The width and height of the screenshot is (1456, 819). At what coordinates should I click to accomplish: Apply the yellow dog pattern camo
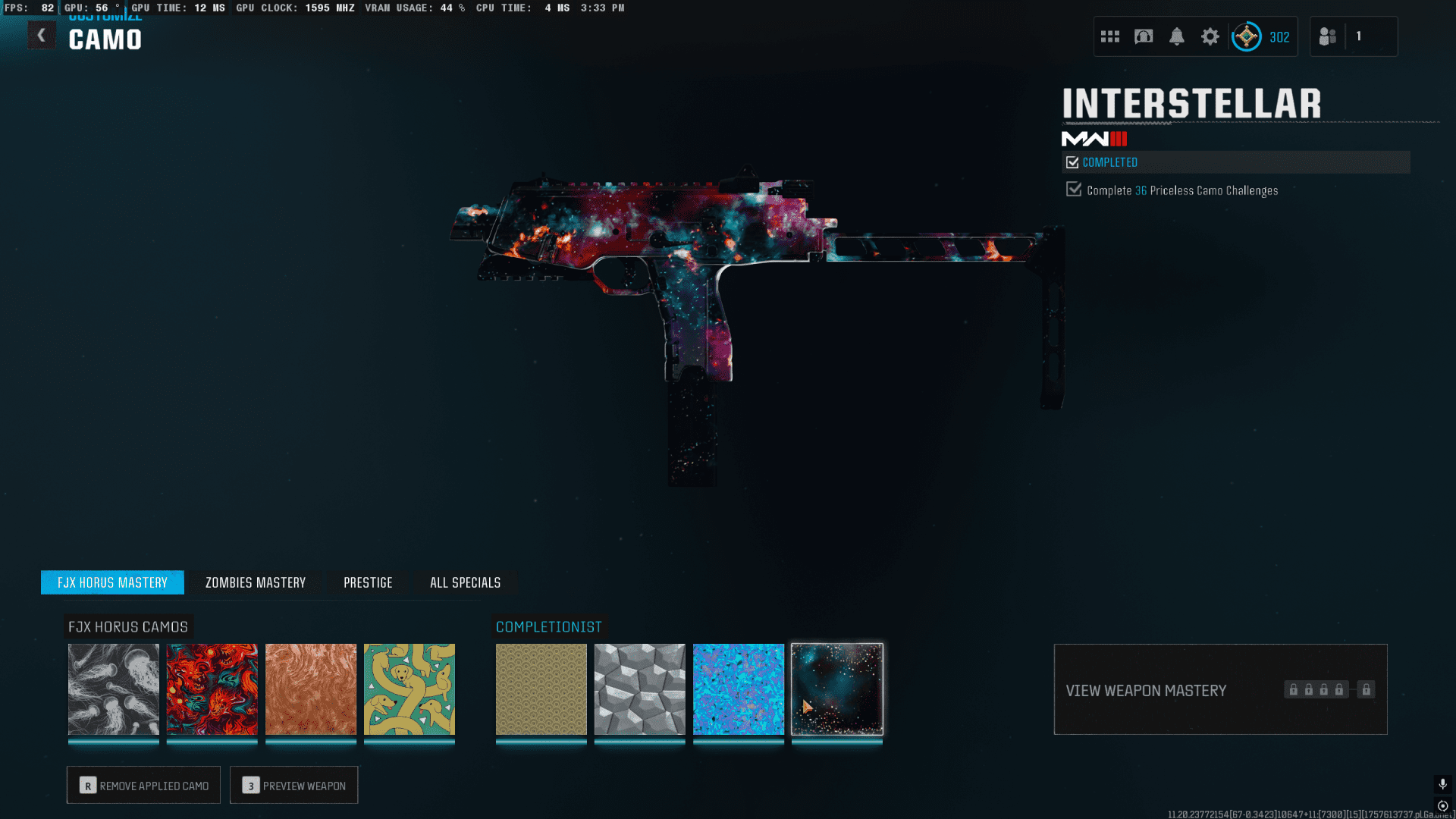409,689
